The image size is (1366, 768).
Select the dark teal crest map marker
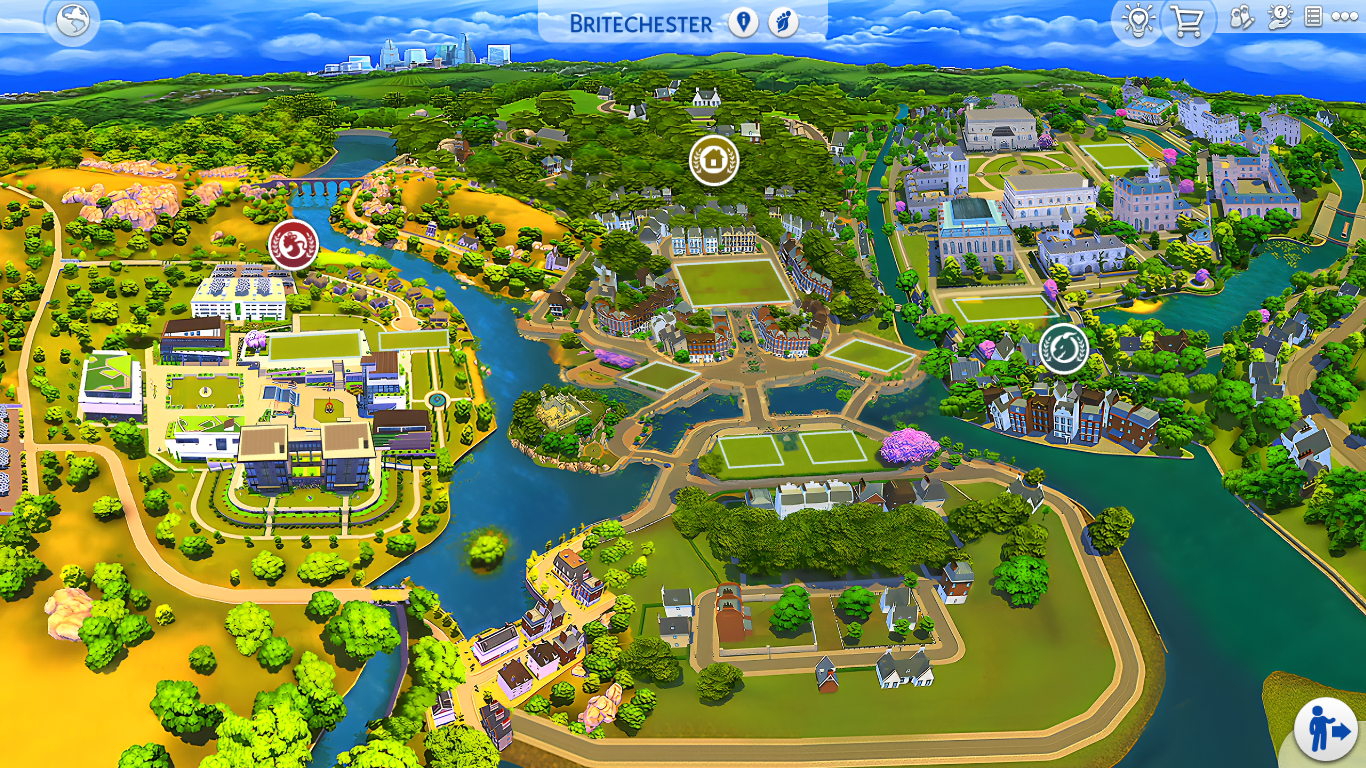(1063, 348)
